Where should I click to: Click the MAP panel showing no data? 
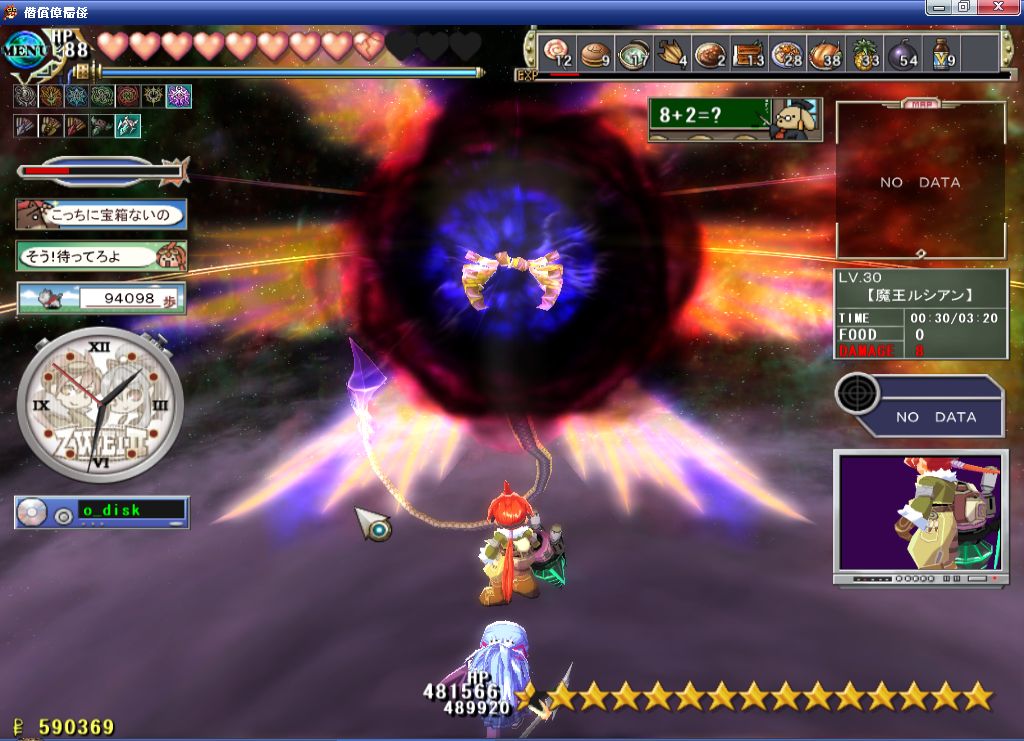click(920, 182)
